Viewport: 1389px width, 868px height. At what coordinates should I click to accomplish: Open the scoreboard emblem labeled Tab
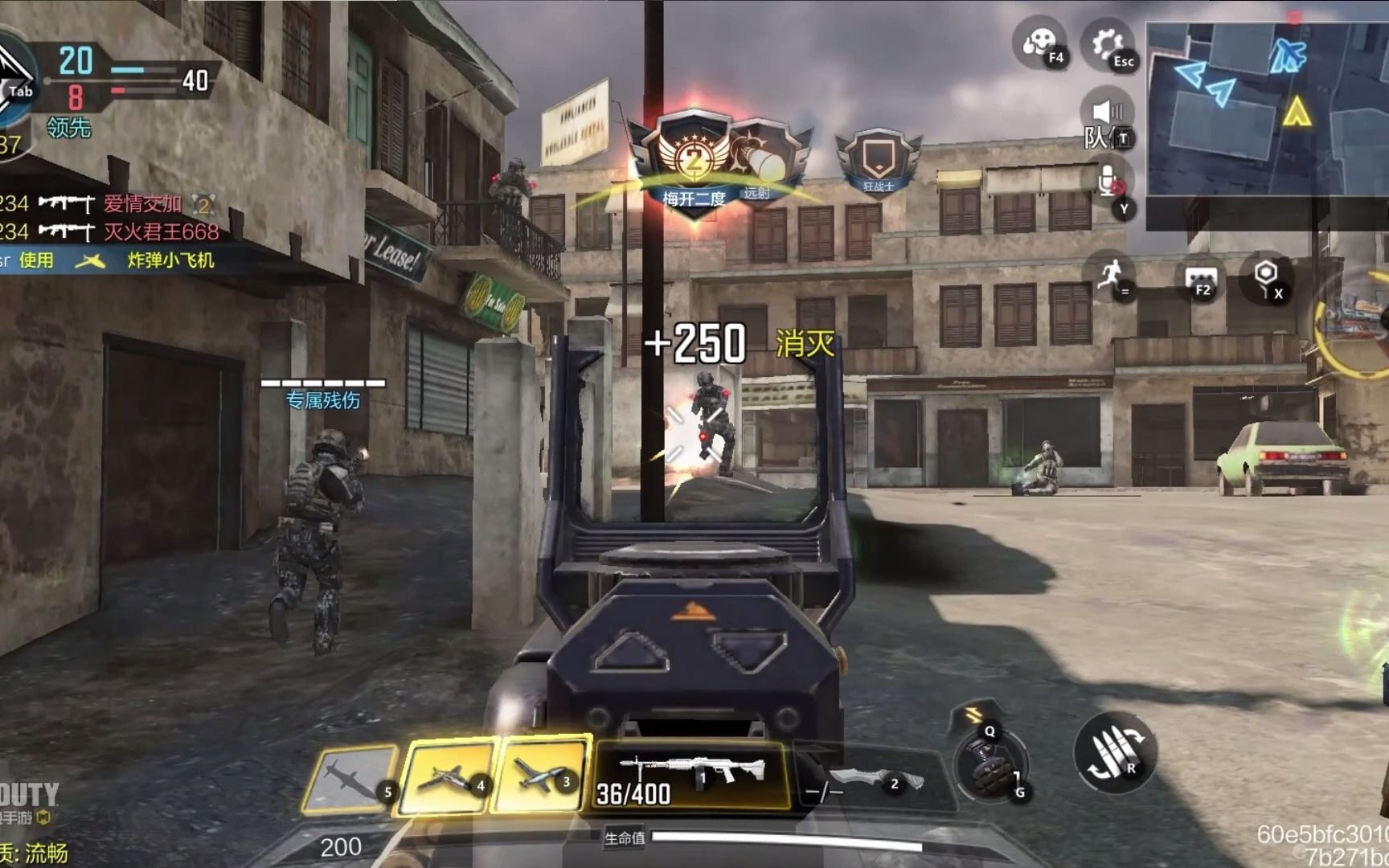tap(14, 80)
